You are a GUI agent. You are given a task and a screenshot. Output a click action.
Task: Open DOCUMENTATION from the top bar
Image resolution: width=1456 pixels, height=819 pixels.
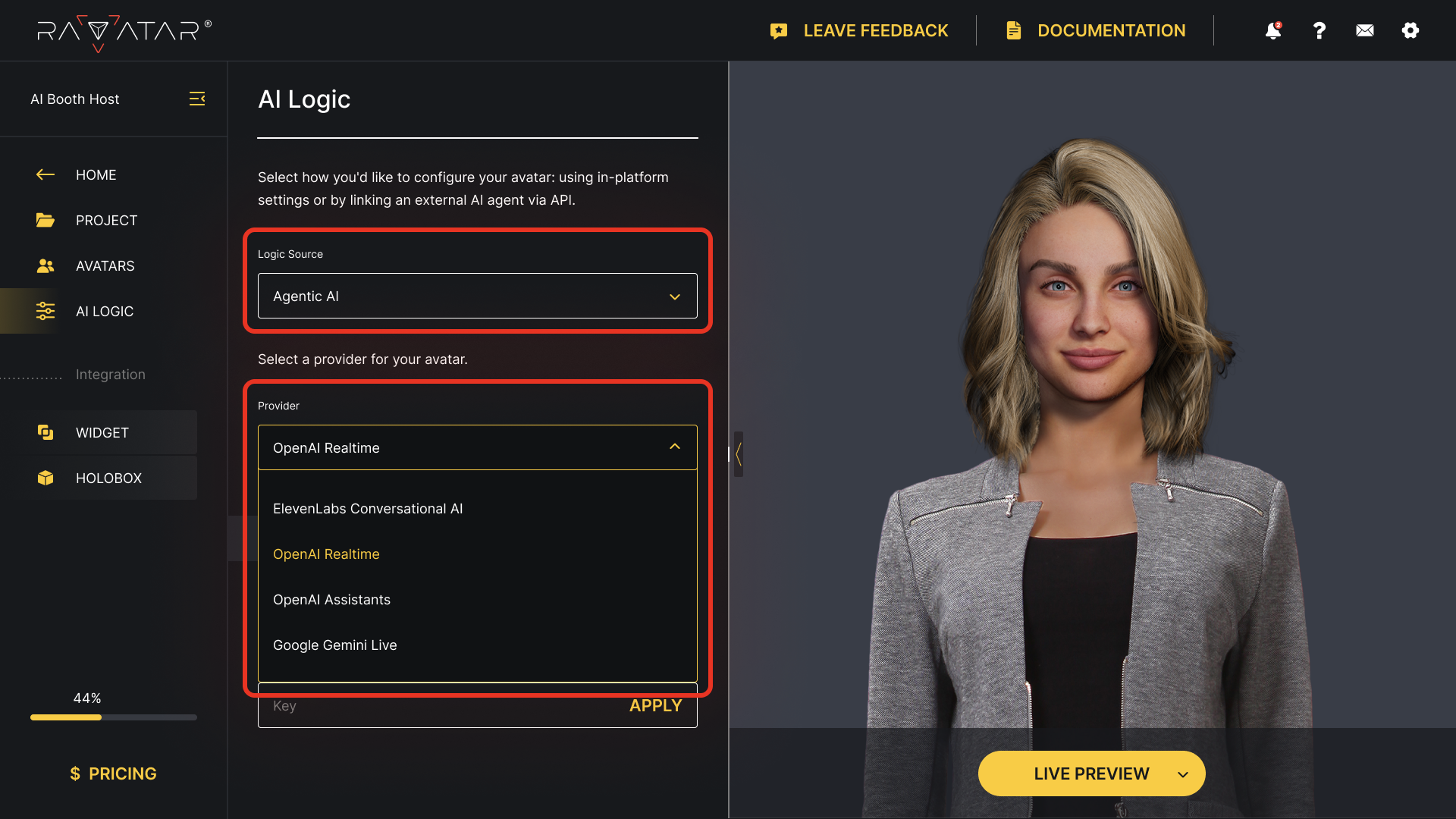point(1111,30)
